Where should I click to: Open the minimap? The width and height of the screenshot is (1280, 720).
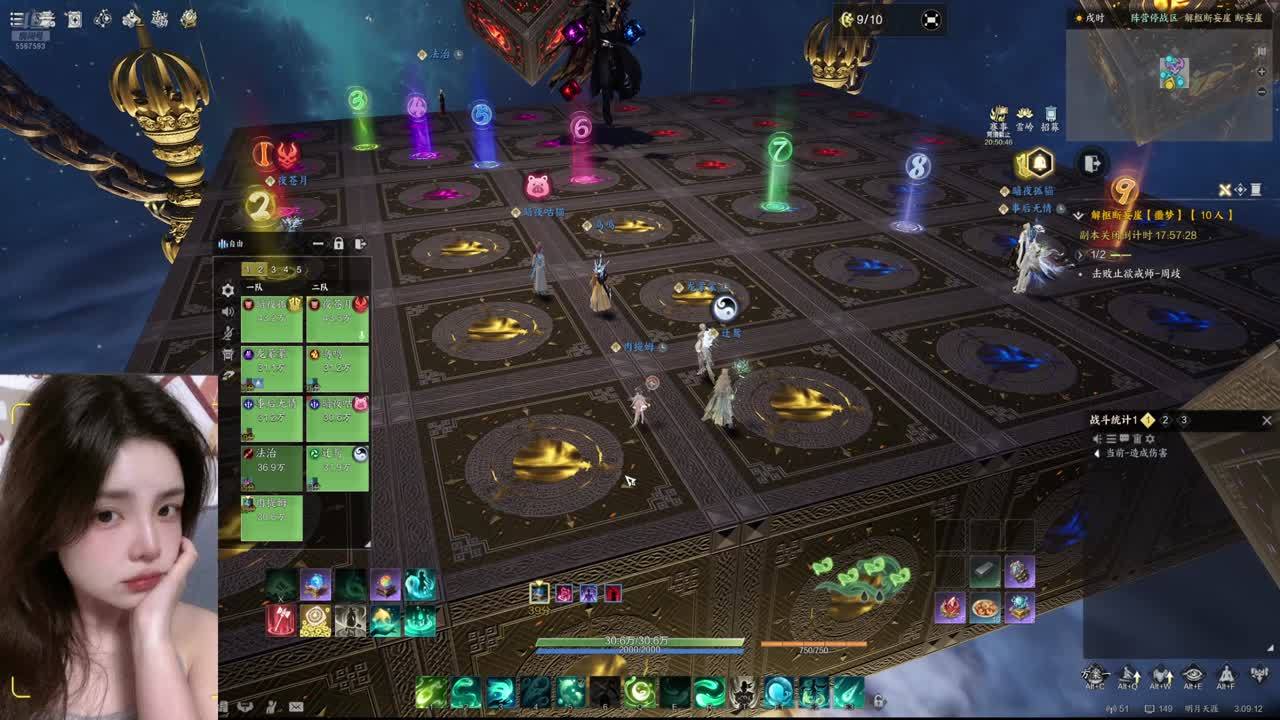point(1172,72)
